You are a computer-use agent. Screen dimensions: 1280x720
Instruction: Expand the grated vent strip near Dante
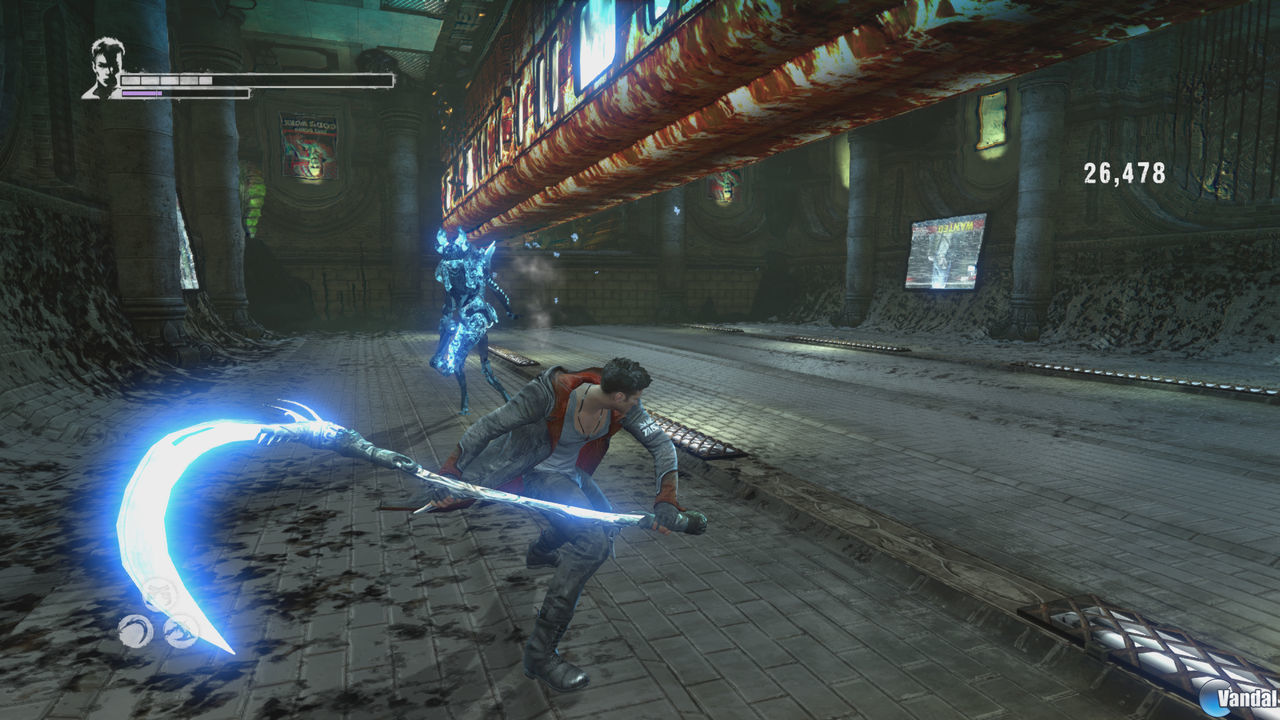tap(700, 440)
